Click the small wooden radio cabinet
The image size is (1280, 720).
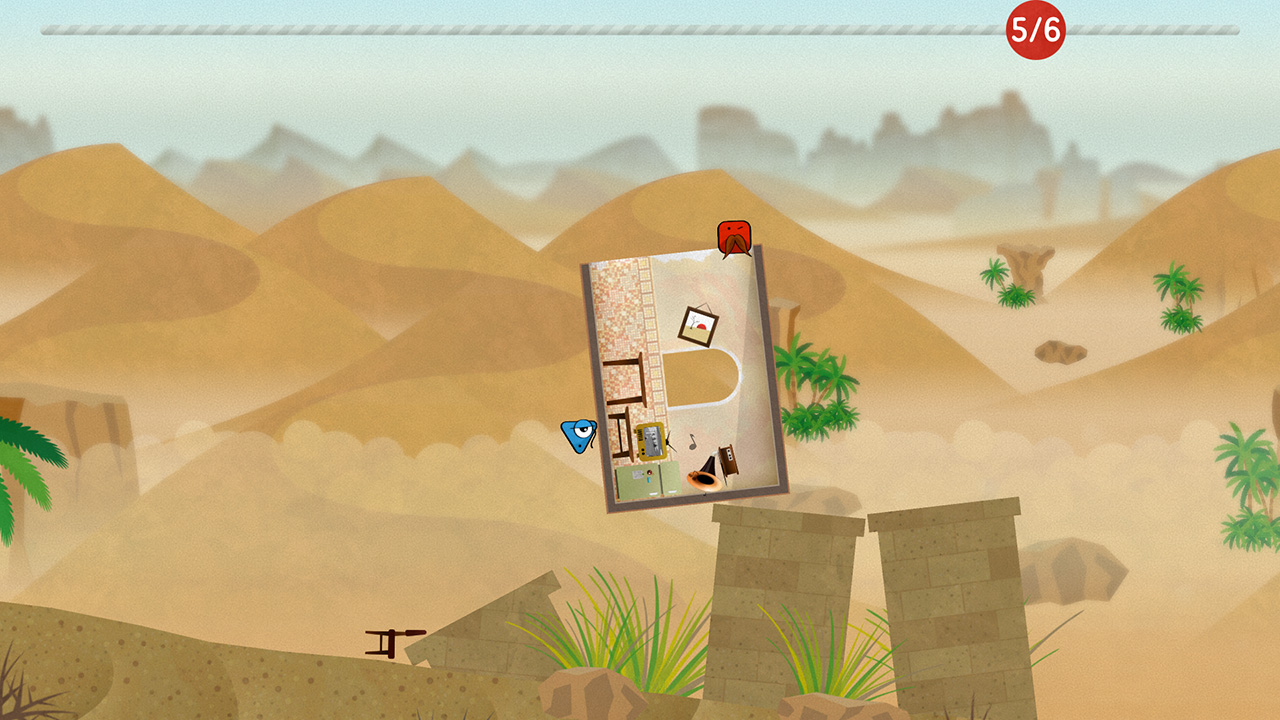click(728, 459)
